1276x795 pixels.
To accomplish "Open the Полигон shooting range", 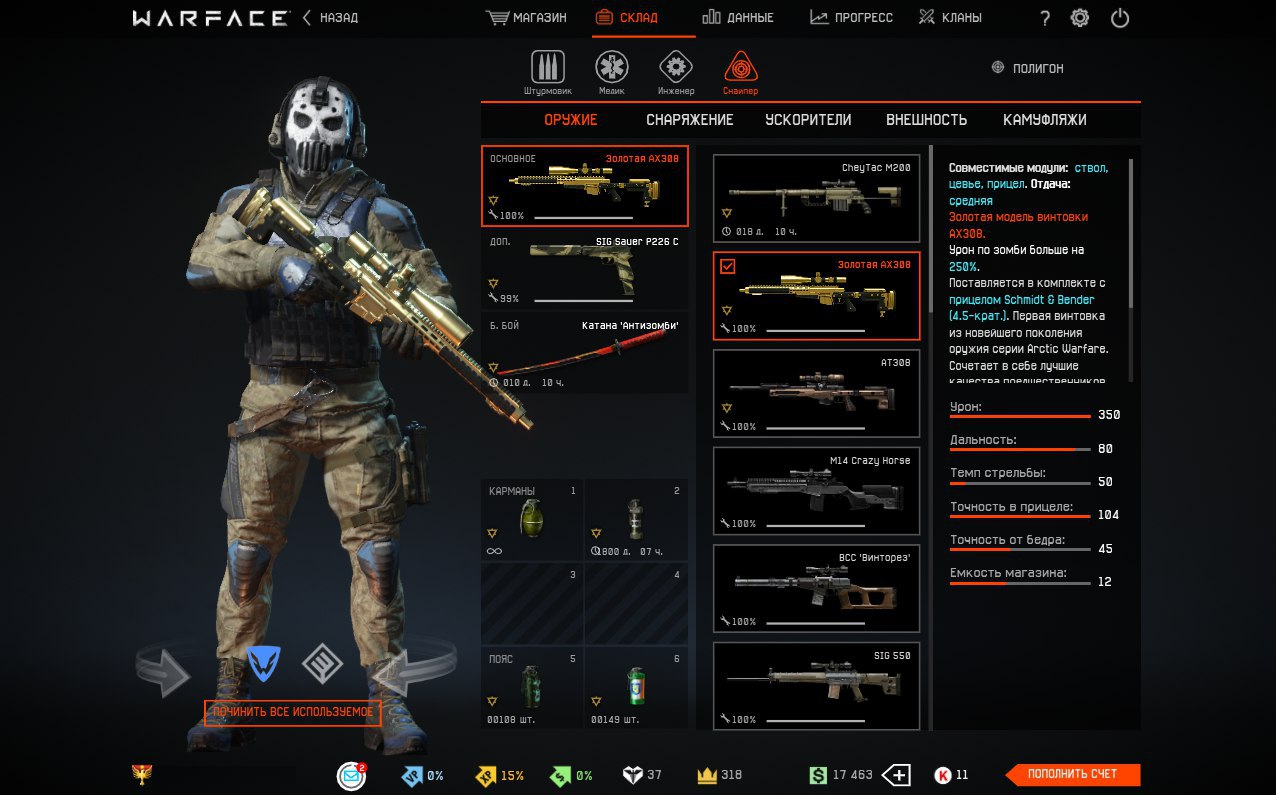I will point(1027,68).
